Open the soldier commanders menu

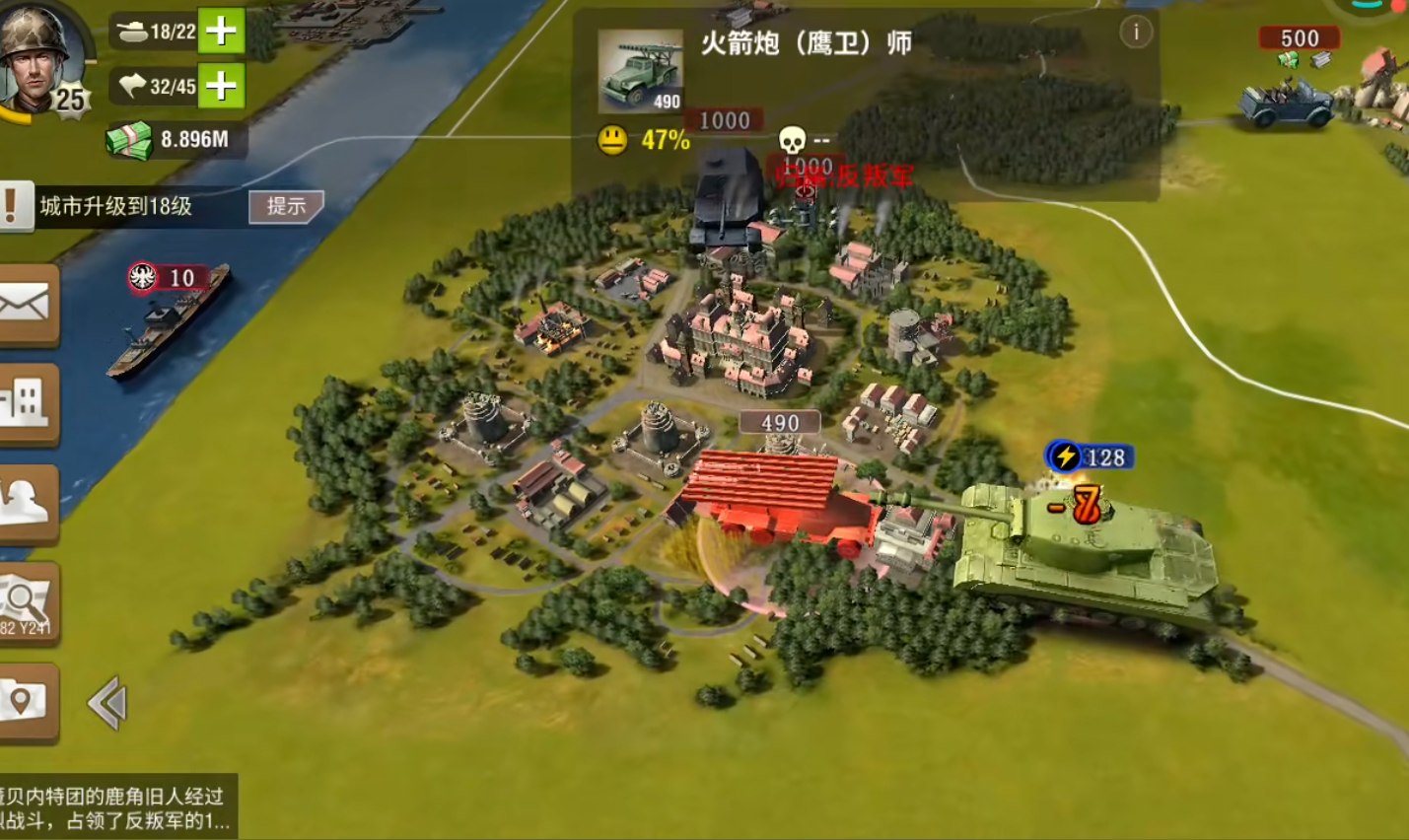pos(27,502)
